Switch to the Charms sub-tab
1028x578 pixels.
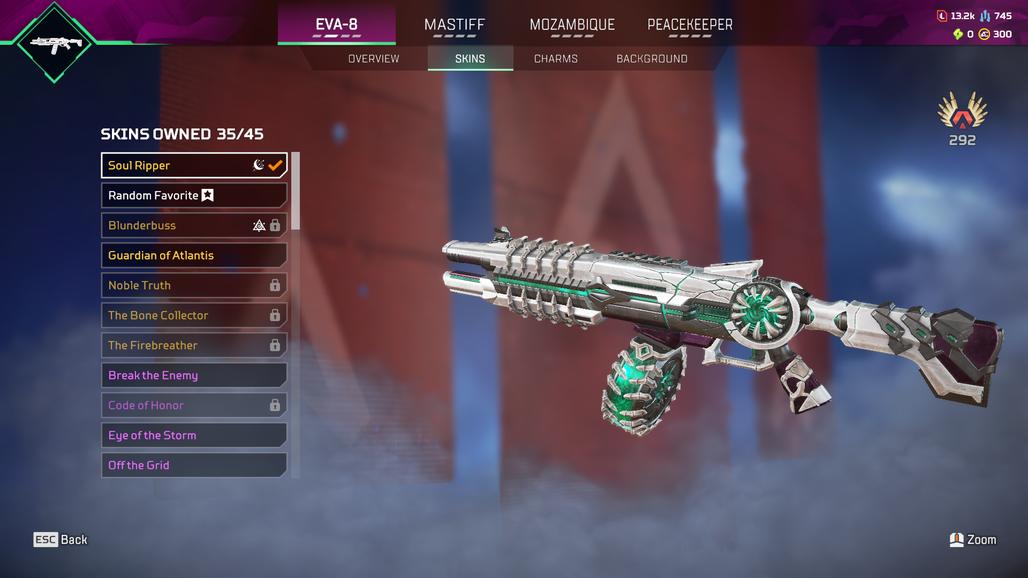pos(556,59)
